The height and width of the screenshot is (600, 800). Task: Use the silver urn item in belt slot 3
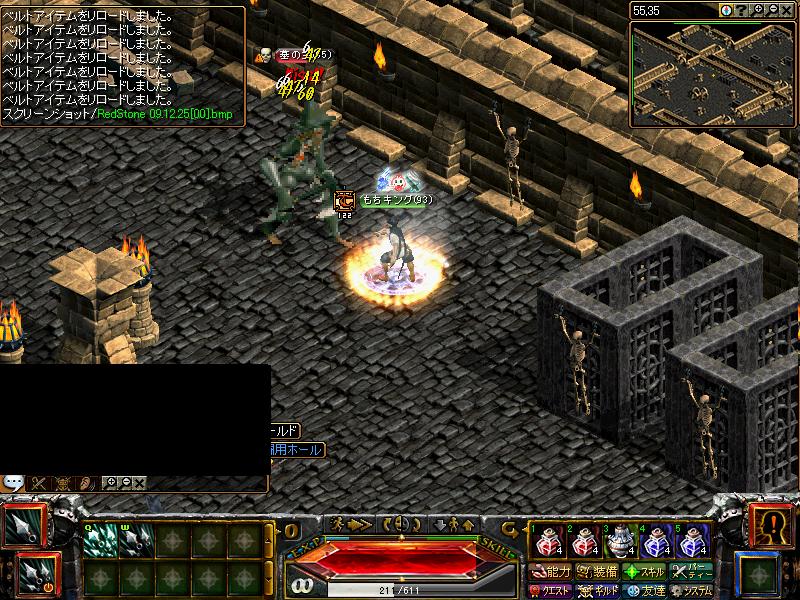click(x=619, y=542)
